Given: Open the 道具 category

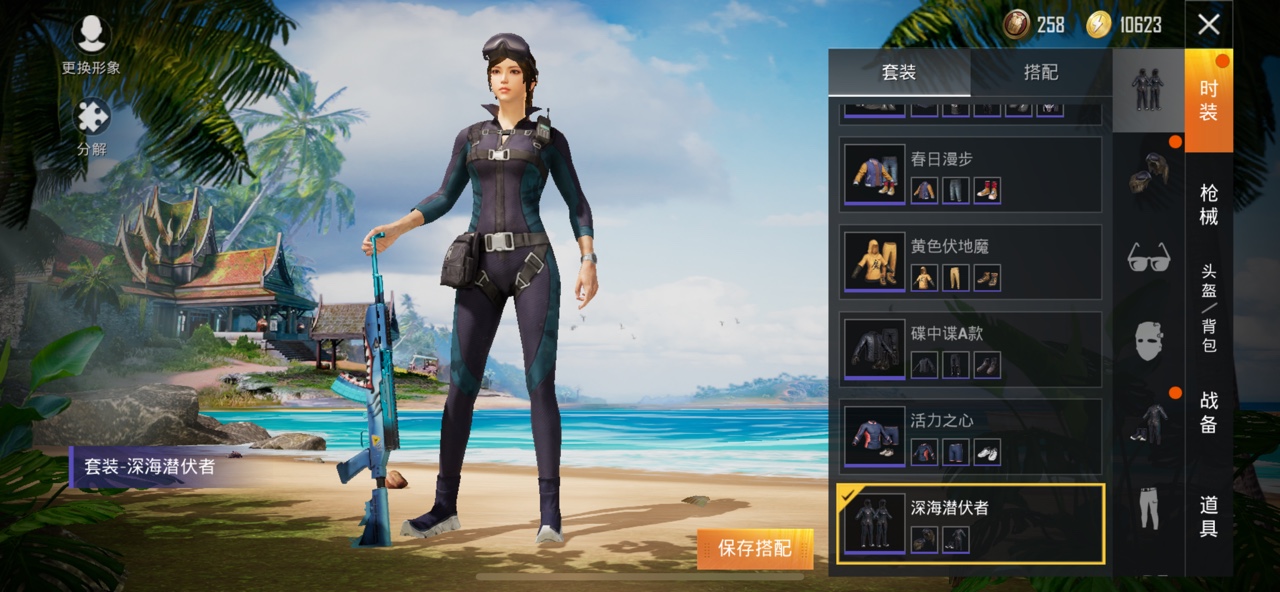Looking at the screenshot, I should (x=1208, y=516).
